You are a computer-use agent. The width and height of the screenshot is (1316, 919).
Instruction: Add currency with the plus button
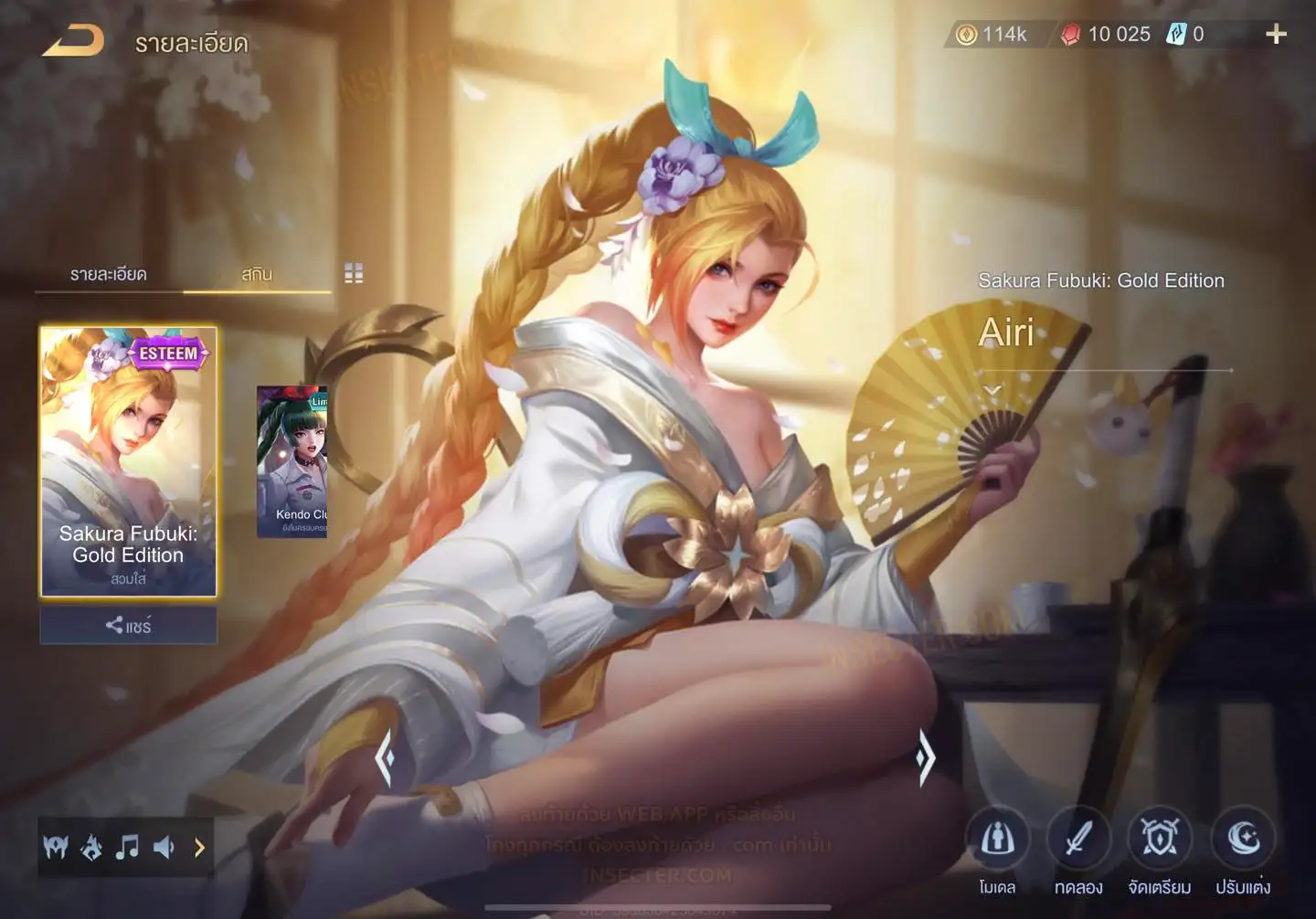tap(1276, 35)
